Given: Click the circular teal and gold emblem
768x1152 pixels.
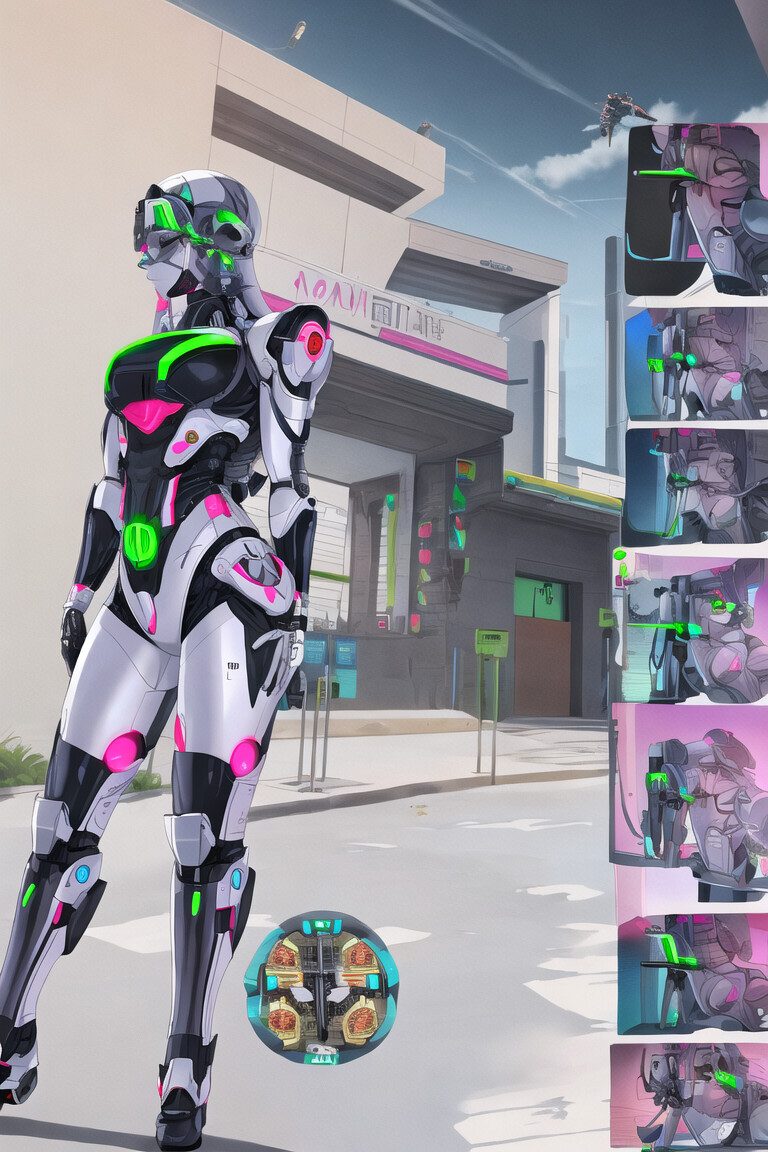Looking at the screenshot, I should (321, 987).
